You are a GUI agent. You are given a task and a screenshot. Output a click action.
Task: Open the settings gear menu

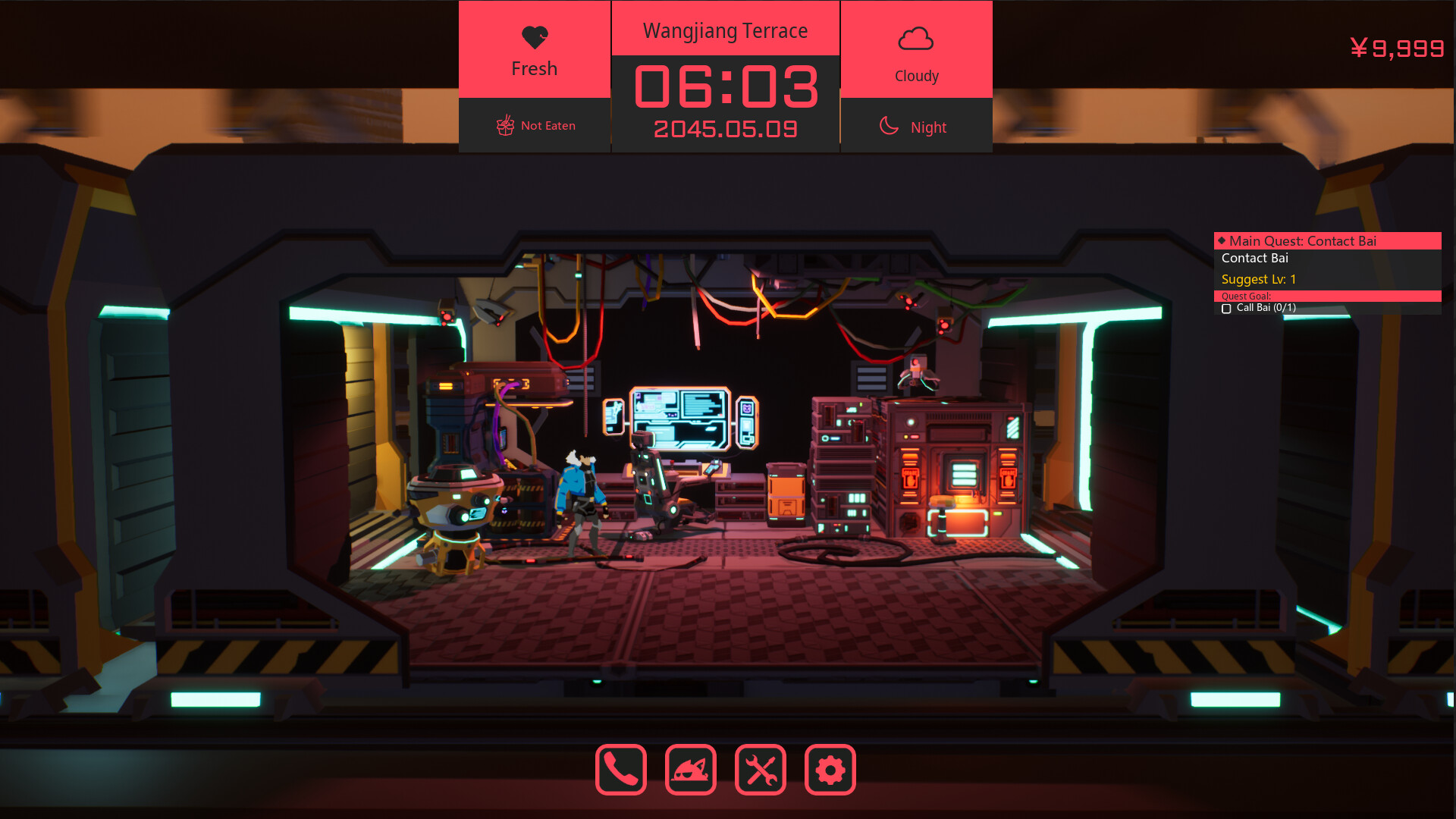[x=830, y=770]
